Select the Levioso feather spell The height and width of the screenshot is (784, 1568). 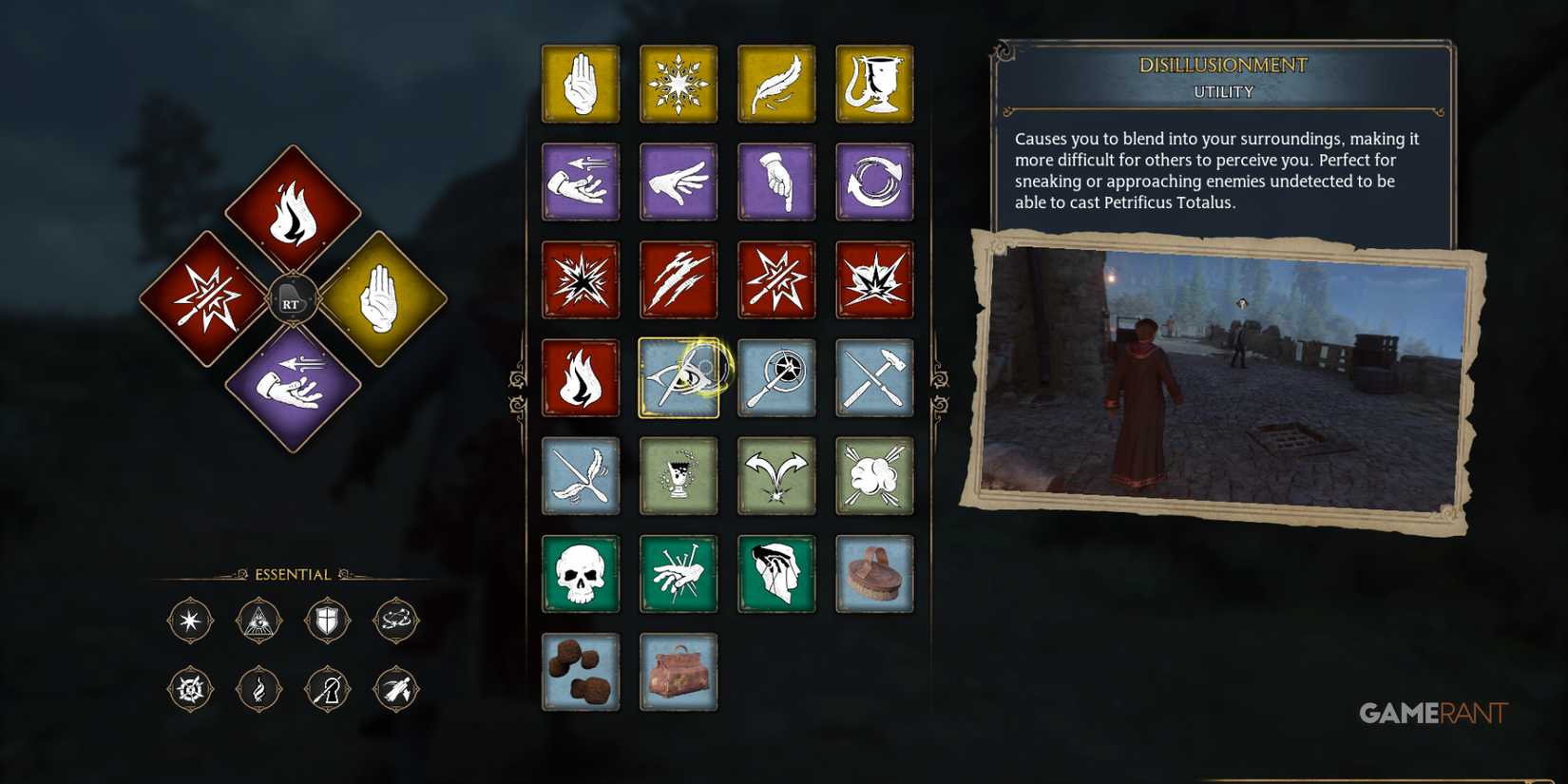[776, 84]
